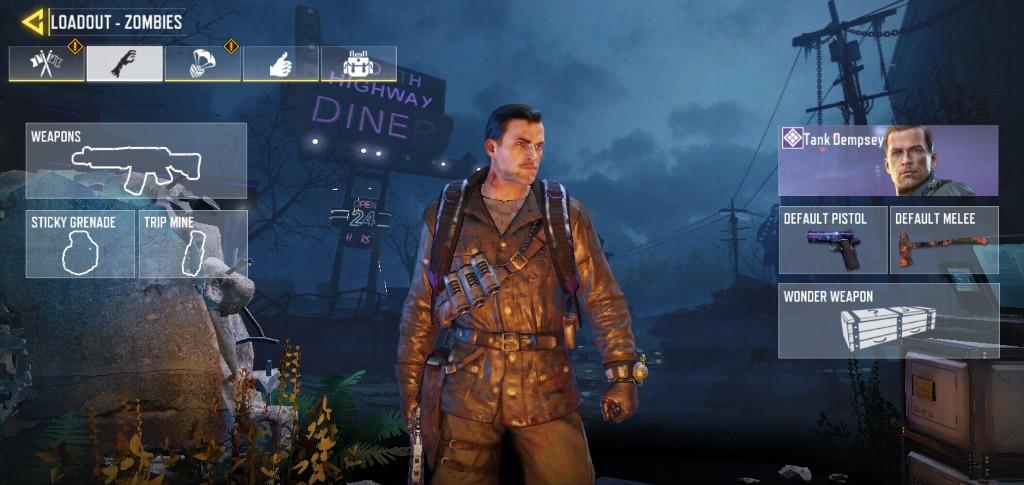Open the backpack tab
This screenshot has height=485, width=1024.
click(358, 63)
